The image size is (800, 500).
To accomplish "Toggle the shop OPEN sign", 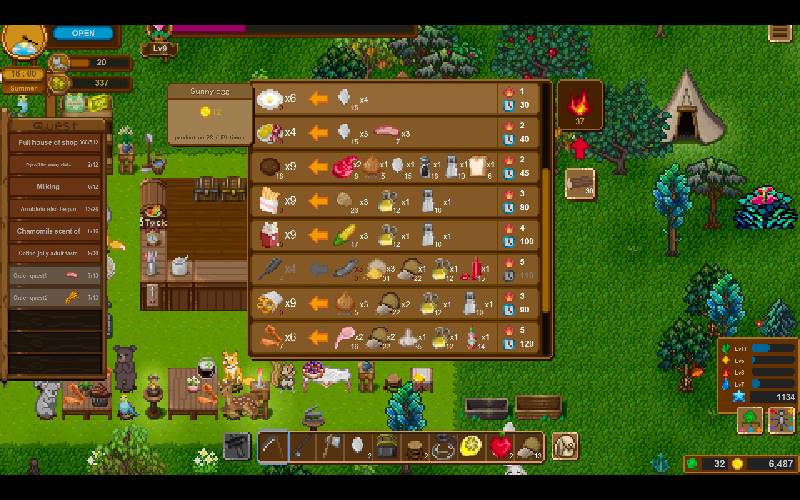I will pos(83,33).
